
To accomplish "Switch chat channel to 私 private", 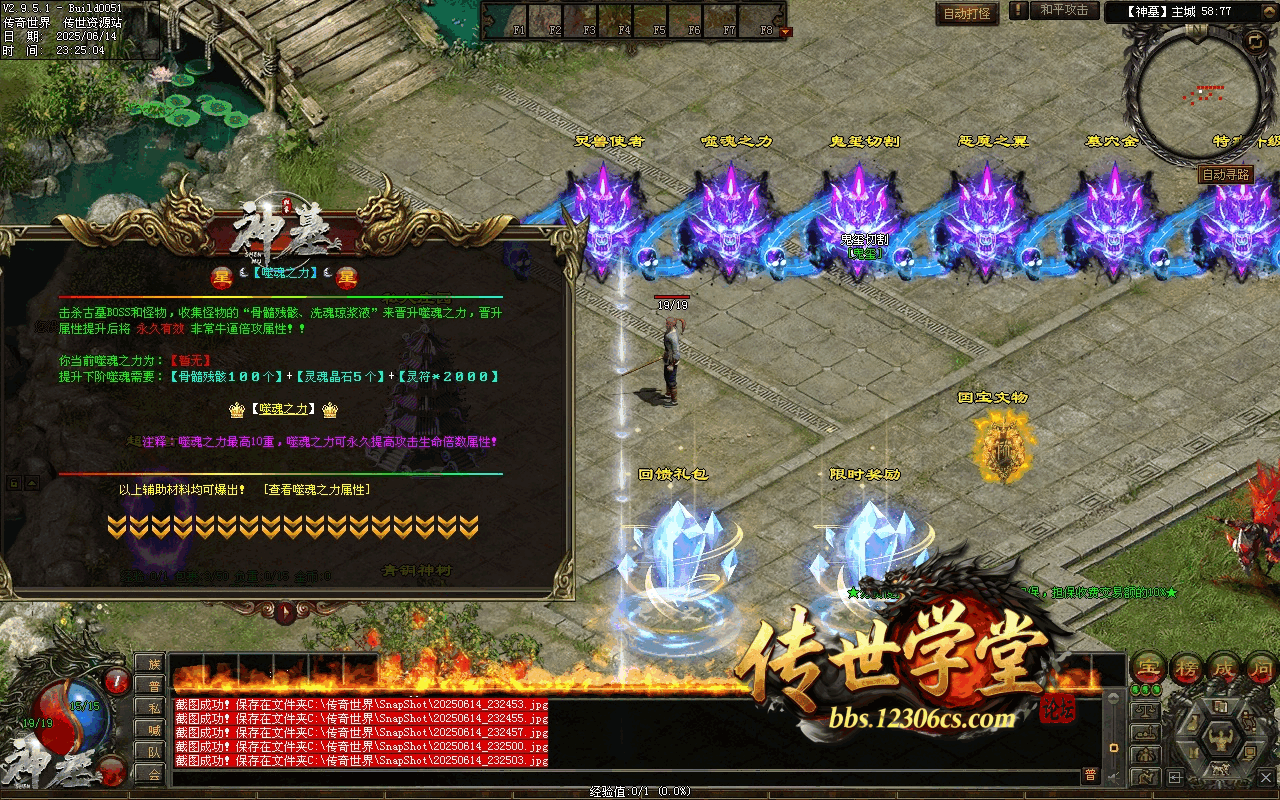I will 153,707.
